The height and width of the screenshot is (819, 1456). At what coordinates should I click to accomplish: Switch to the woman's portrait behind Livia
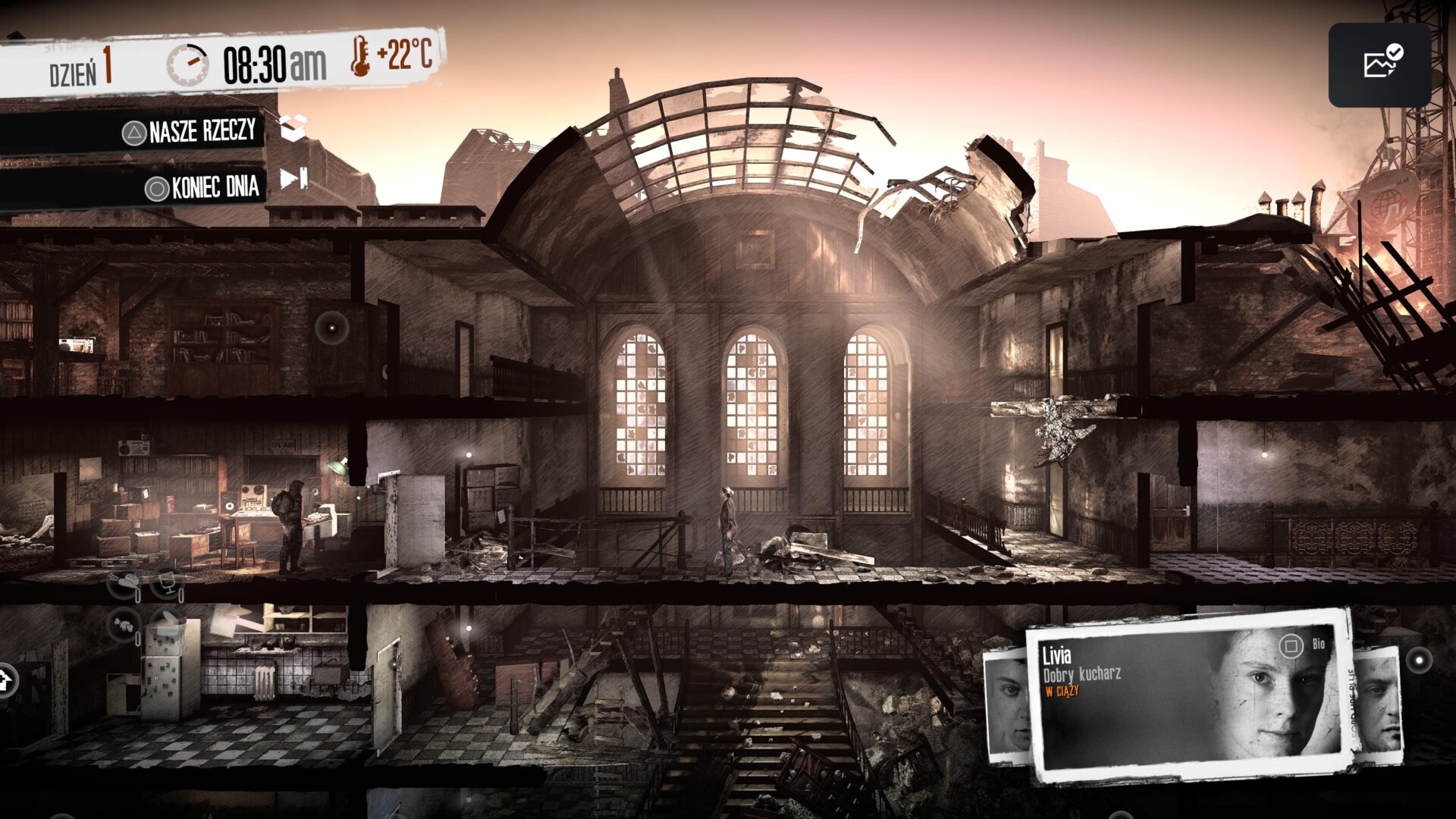coord(1007,703)
